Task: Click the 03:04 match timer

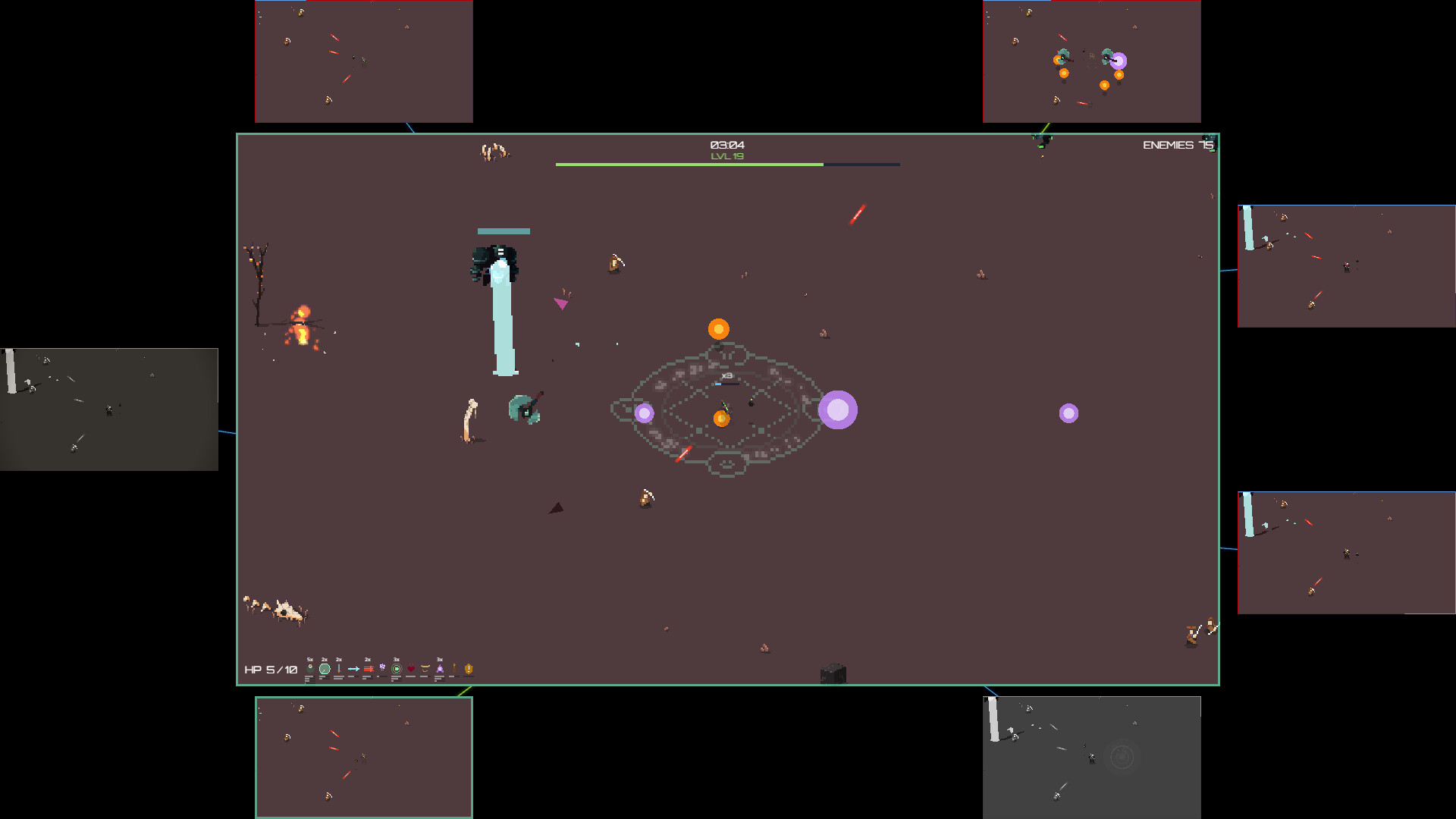Action: pyautogui.click(x=726, y=143)
